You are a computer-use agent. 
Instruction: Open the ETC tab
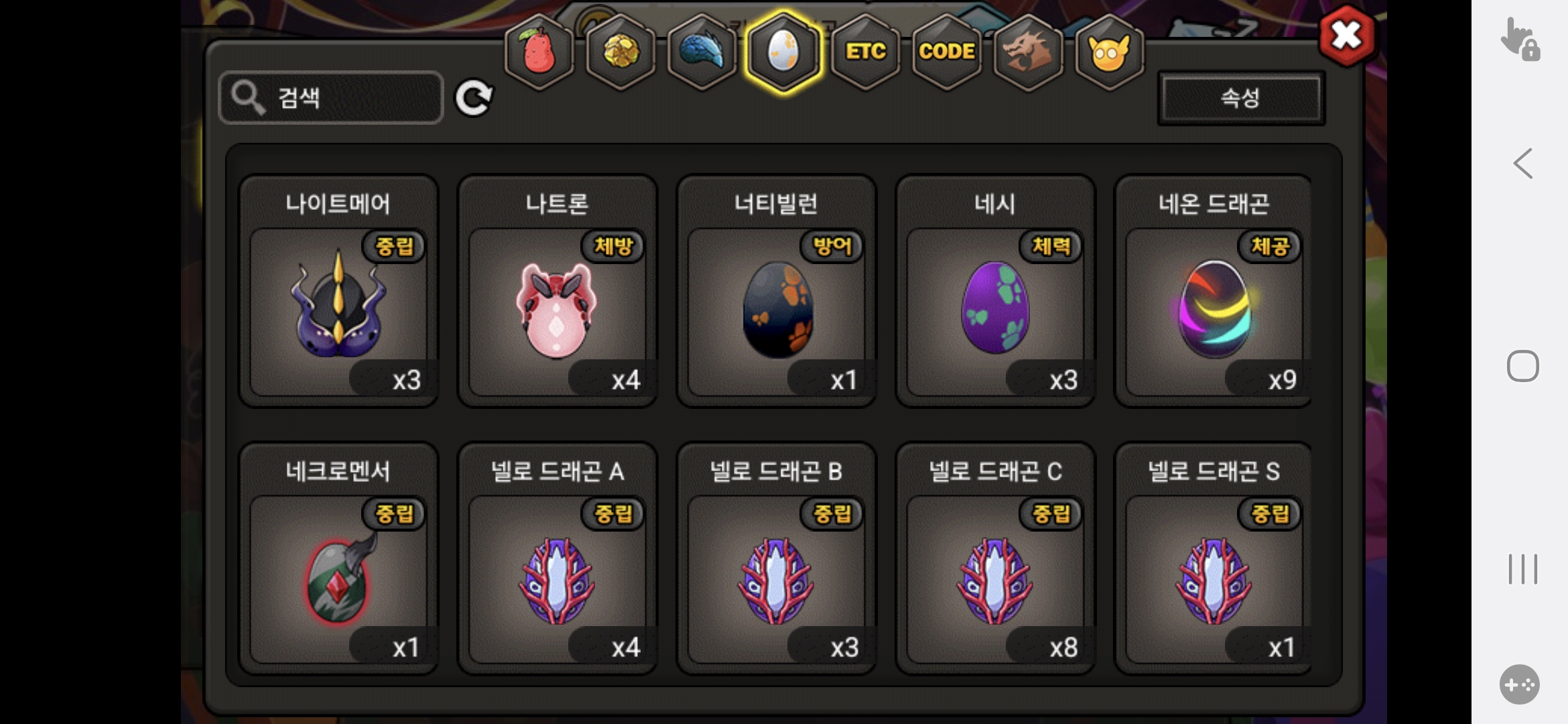tap(865, 52)
